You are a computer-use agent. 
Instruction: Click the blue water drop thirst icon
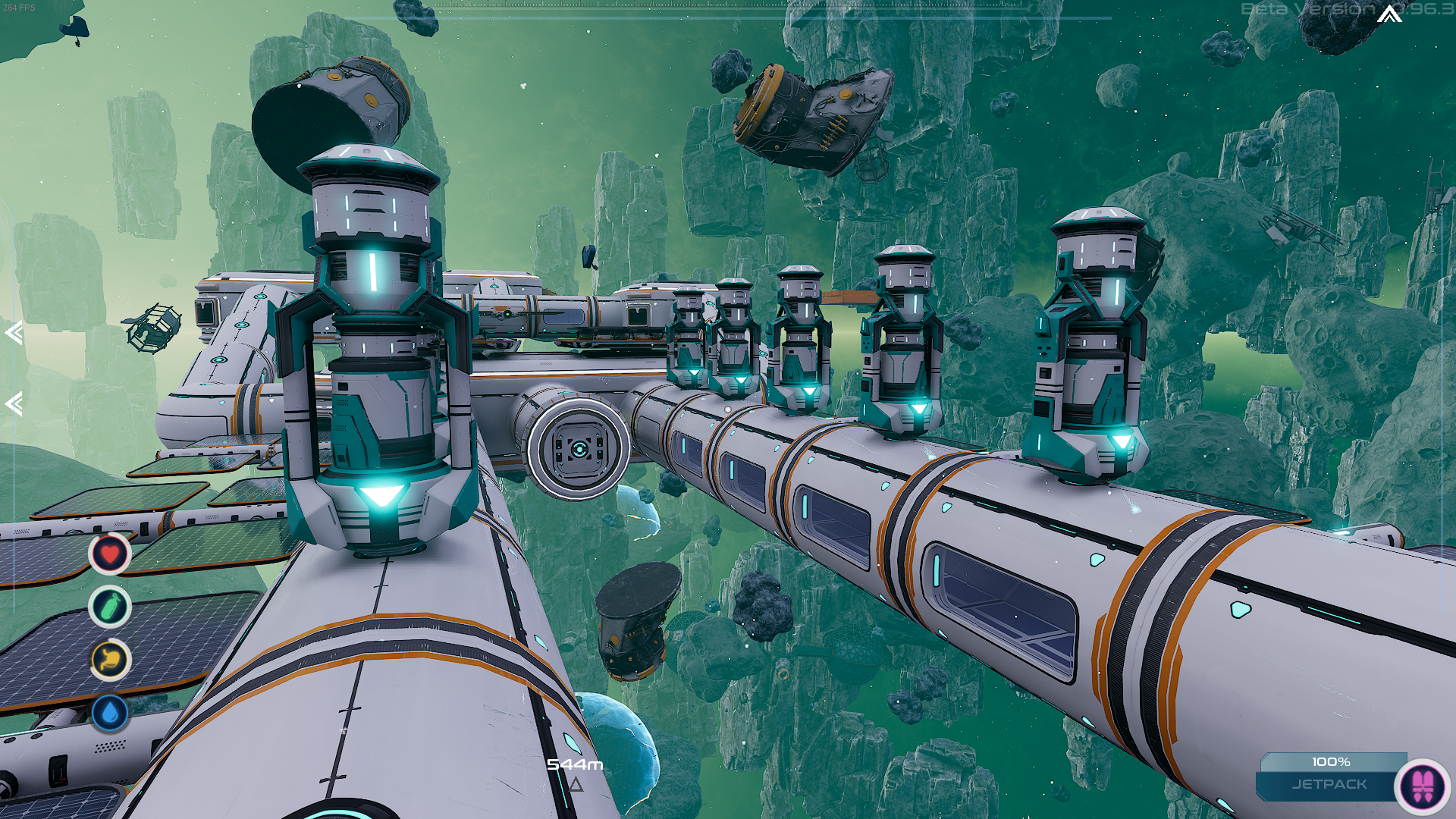110,713
